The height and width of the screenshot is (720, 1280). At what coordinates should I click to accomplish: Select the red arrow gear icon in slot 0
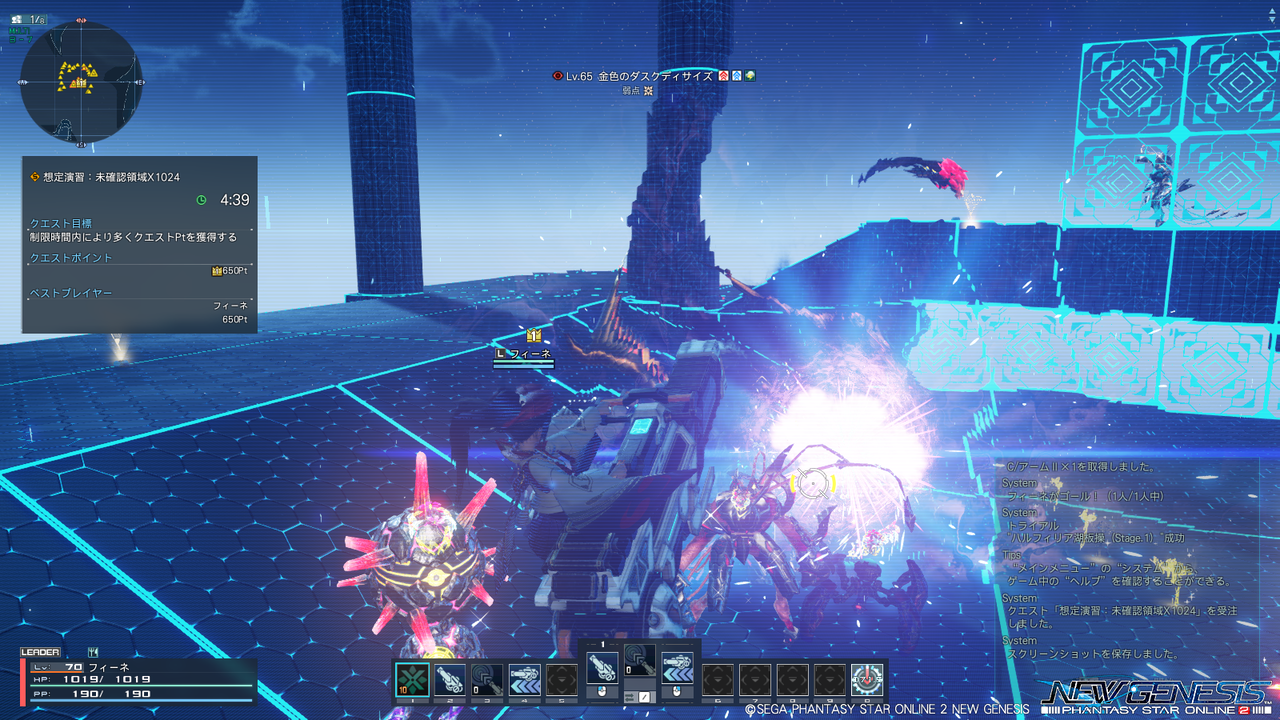[867, 680]
